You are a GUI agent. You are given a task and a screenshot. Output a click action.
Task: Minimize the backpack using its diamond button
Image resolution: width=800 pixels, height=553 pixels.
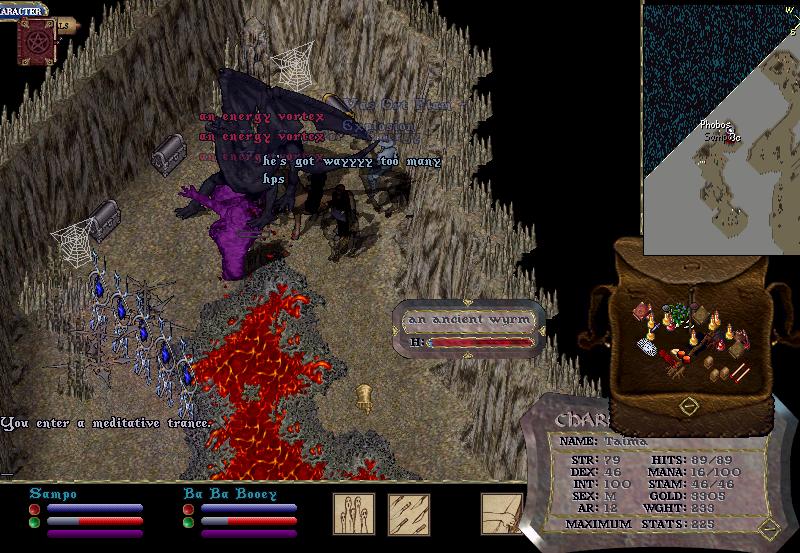(688, 406)
